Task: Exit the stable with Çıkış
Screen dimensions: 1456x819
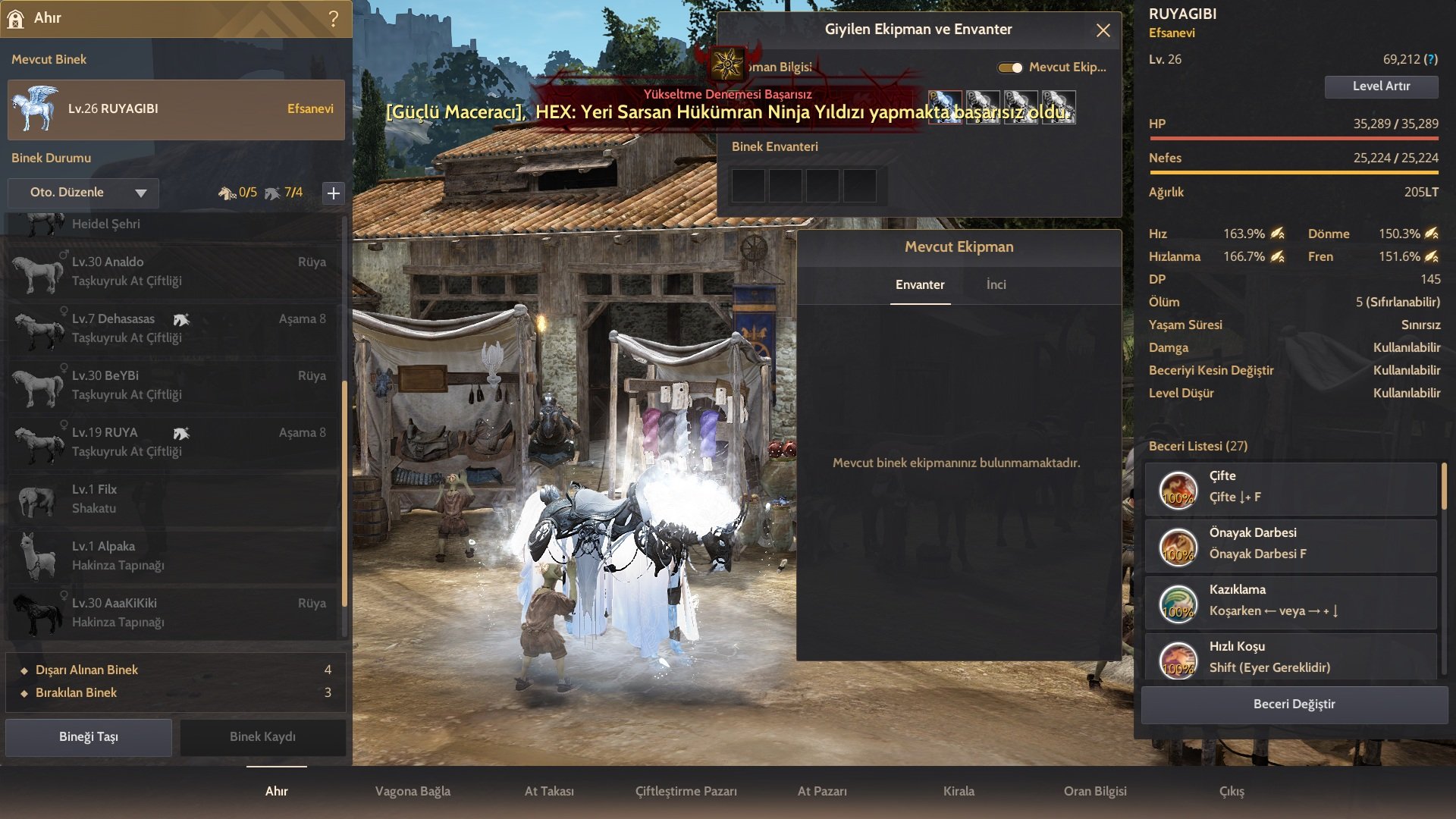Action: [x=1232, y=792]
